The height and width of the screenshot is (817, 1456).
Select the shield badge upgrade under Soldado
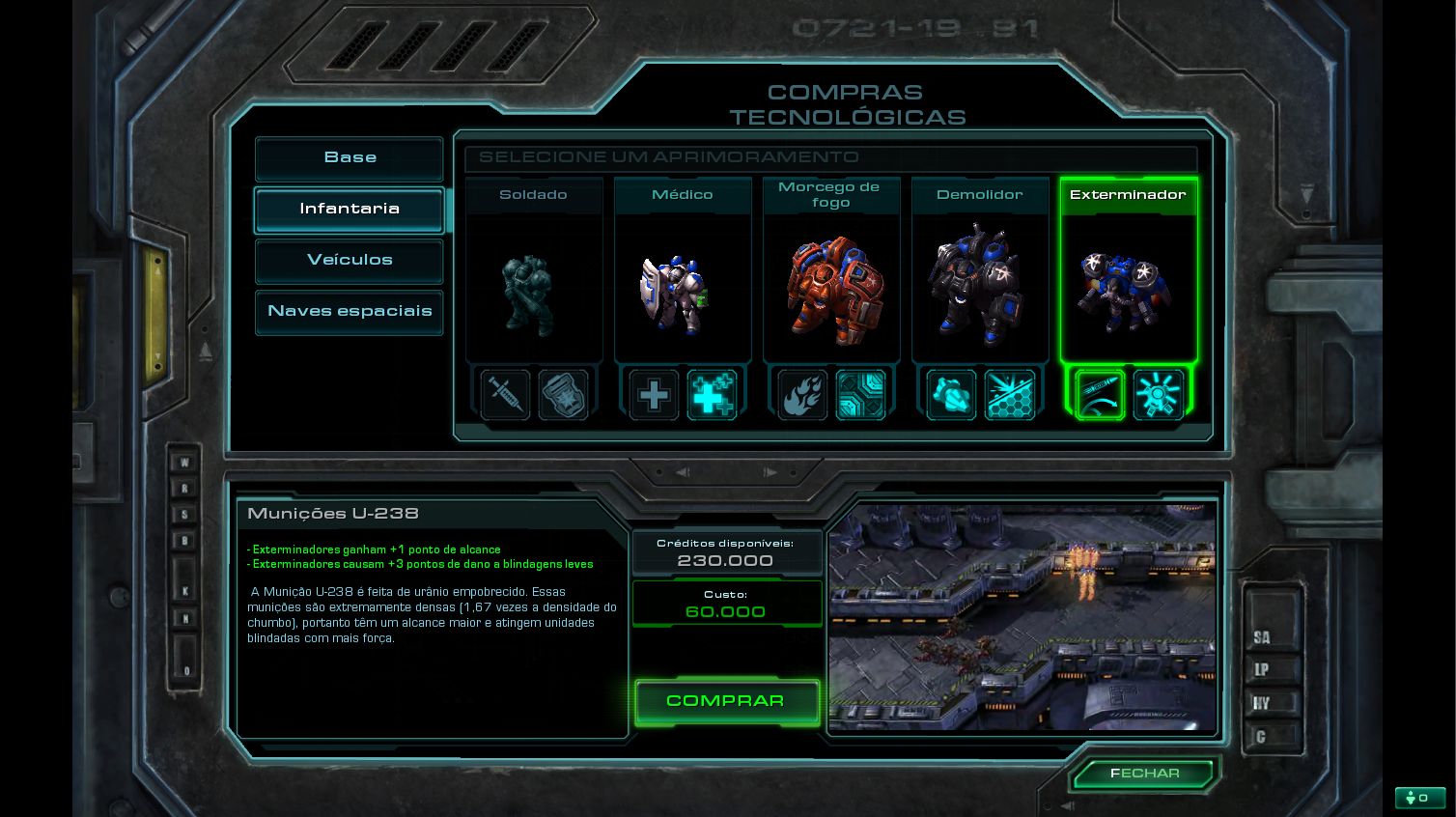[563, 395]
